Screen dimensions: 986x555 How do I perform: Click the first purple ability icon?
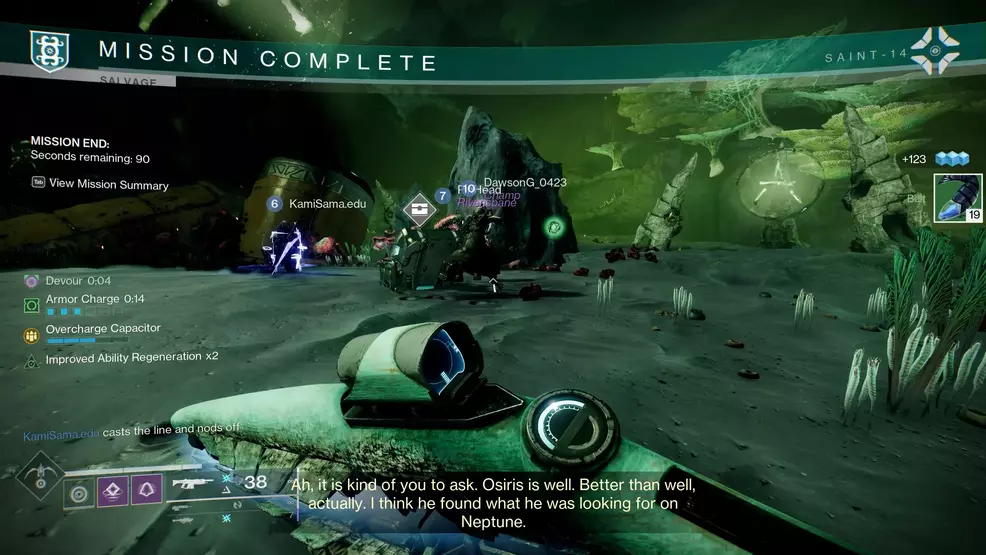click(x=112, y=491)
